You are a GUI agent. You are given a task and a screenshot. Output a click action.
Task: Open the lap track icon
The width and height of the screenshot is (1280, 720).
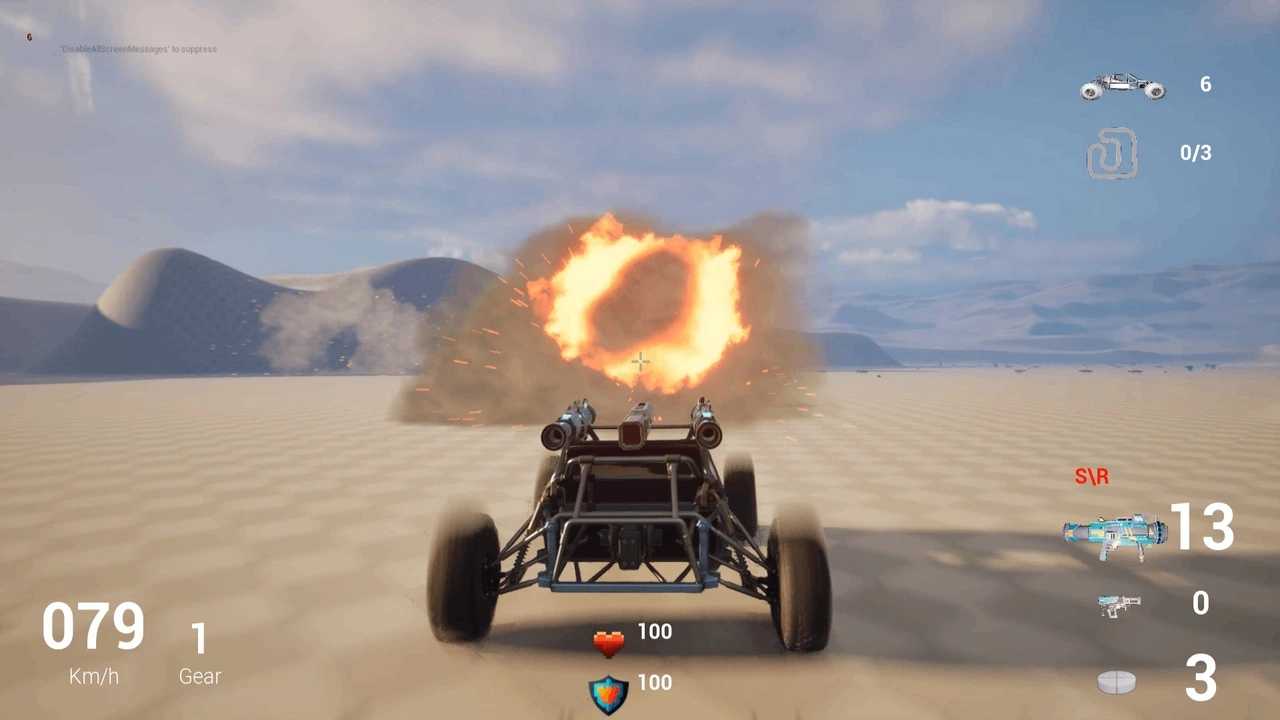1113,153
